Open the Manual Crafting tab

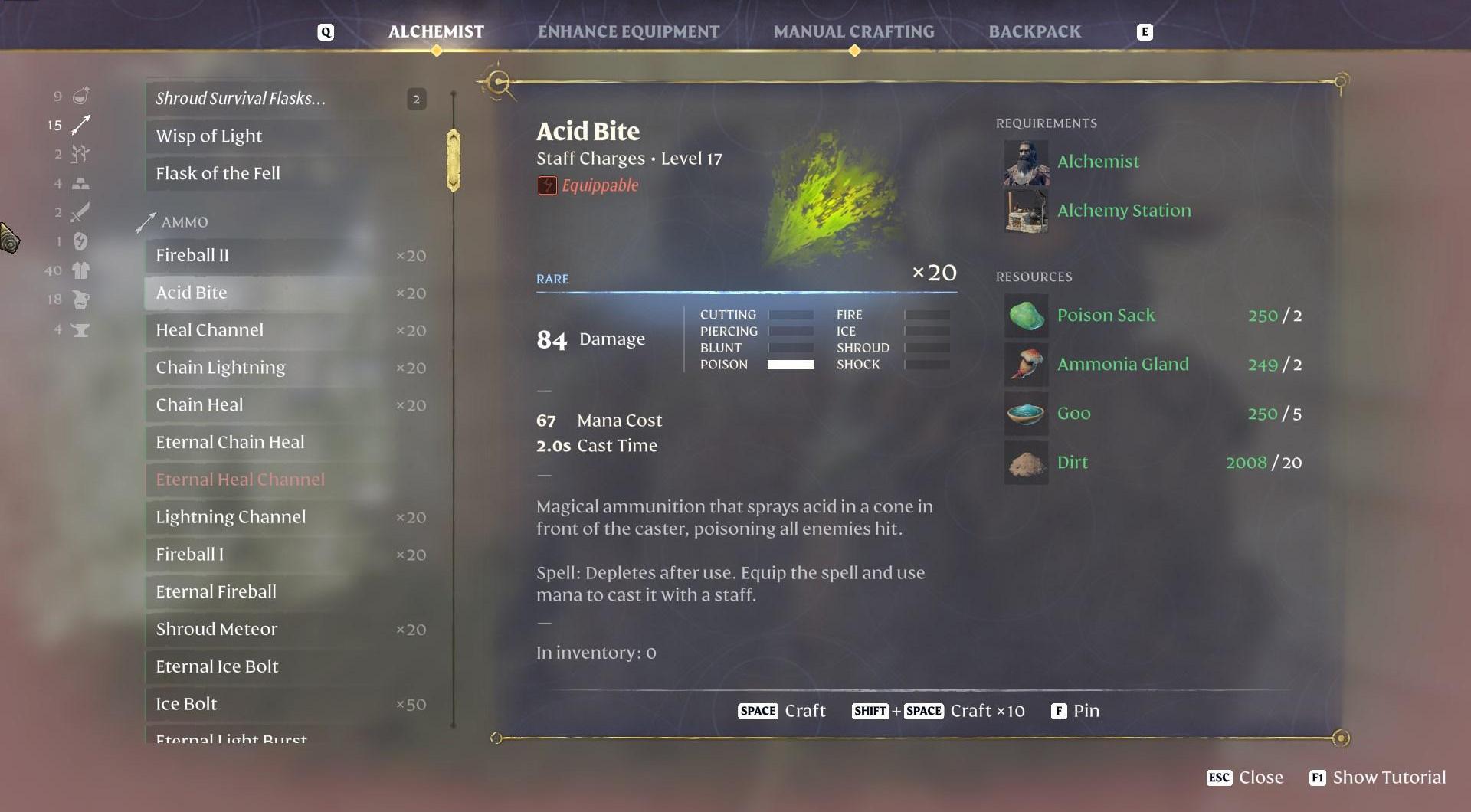coord(853,31)
